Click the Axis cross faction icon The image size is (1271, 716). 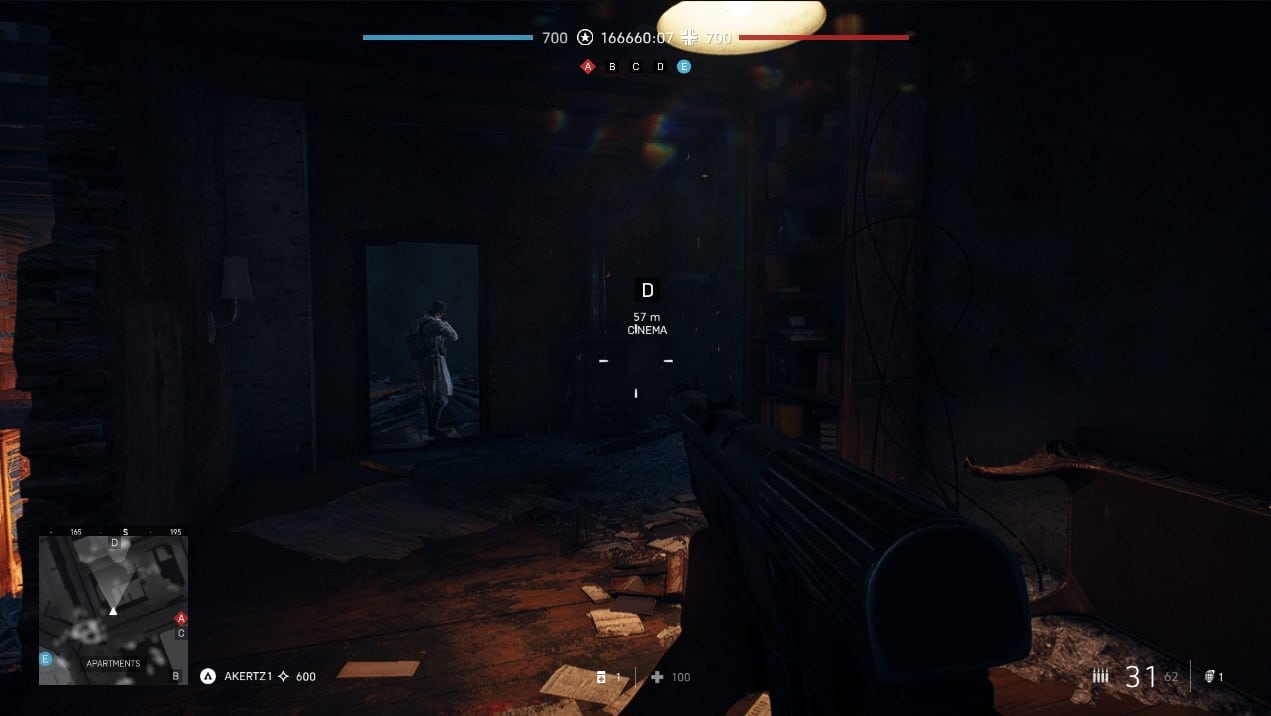691,38
